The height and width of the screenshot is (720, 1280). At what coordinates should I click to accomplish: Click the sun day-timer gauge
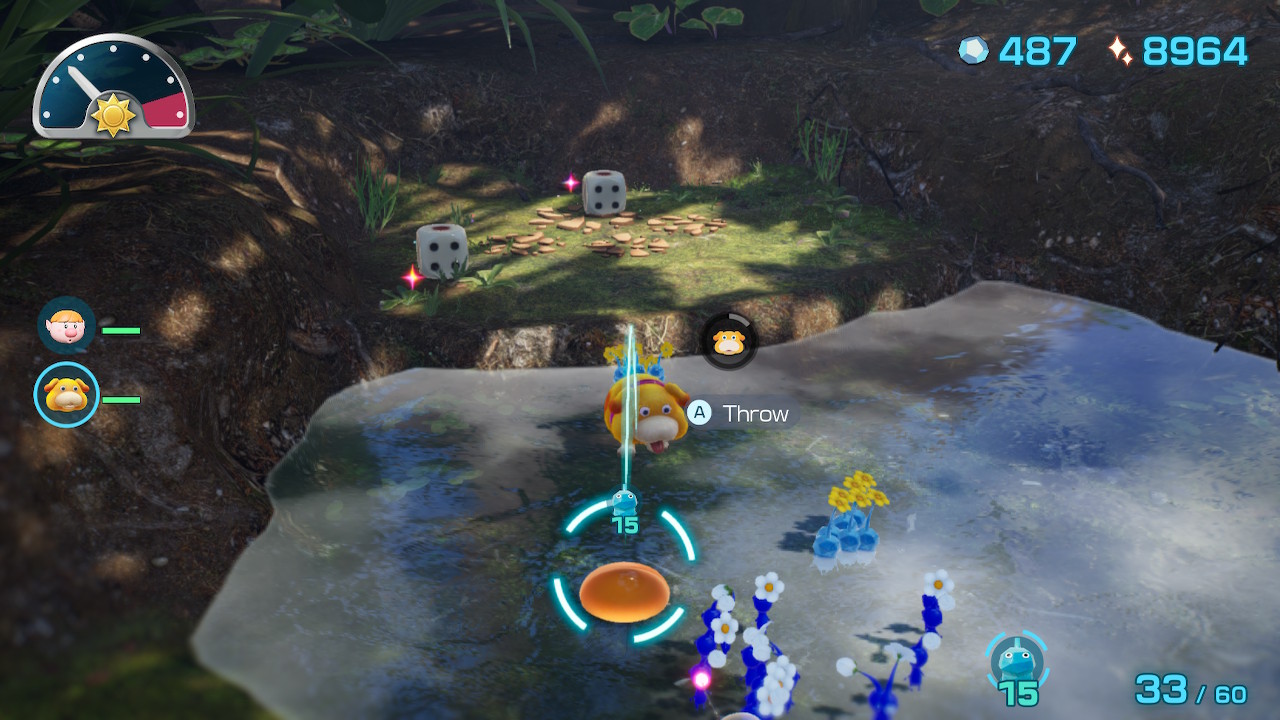coord(113,88)
